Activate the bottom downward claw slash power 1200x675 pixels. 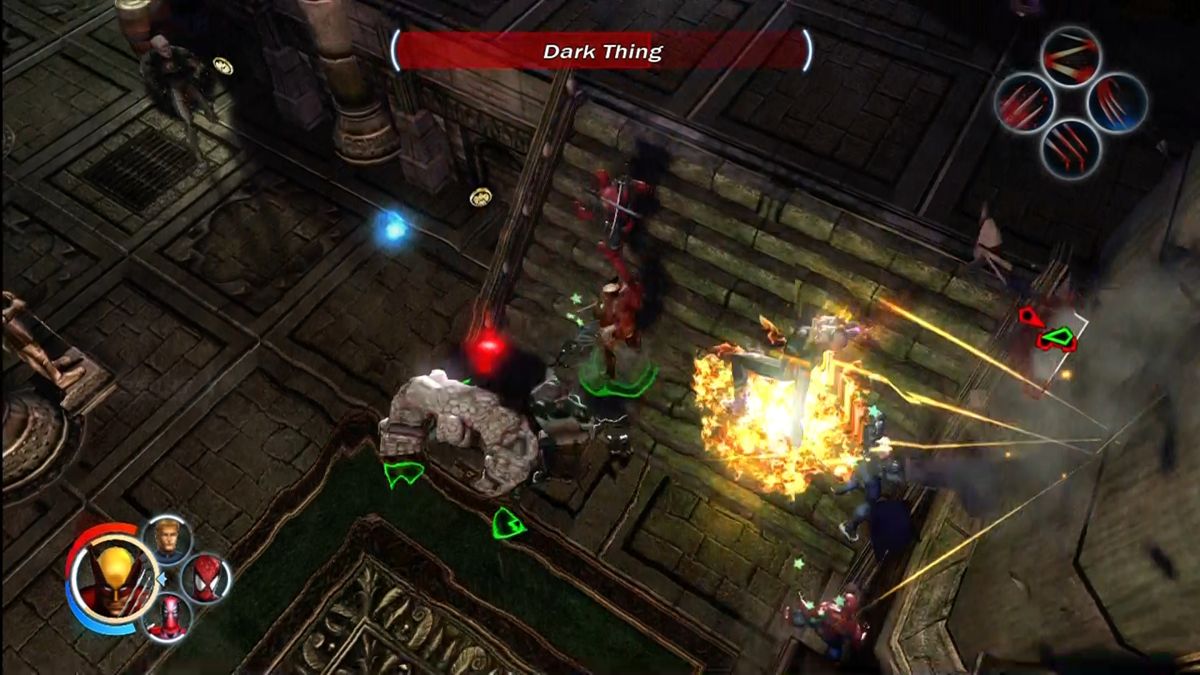1070,149
